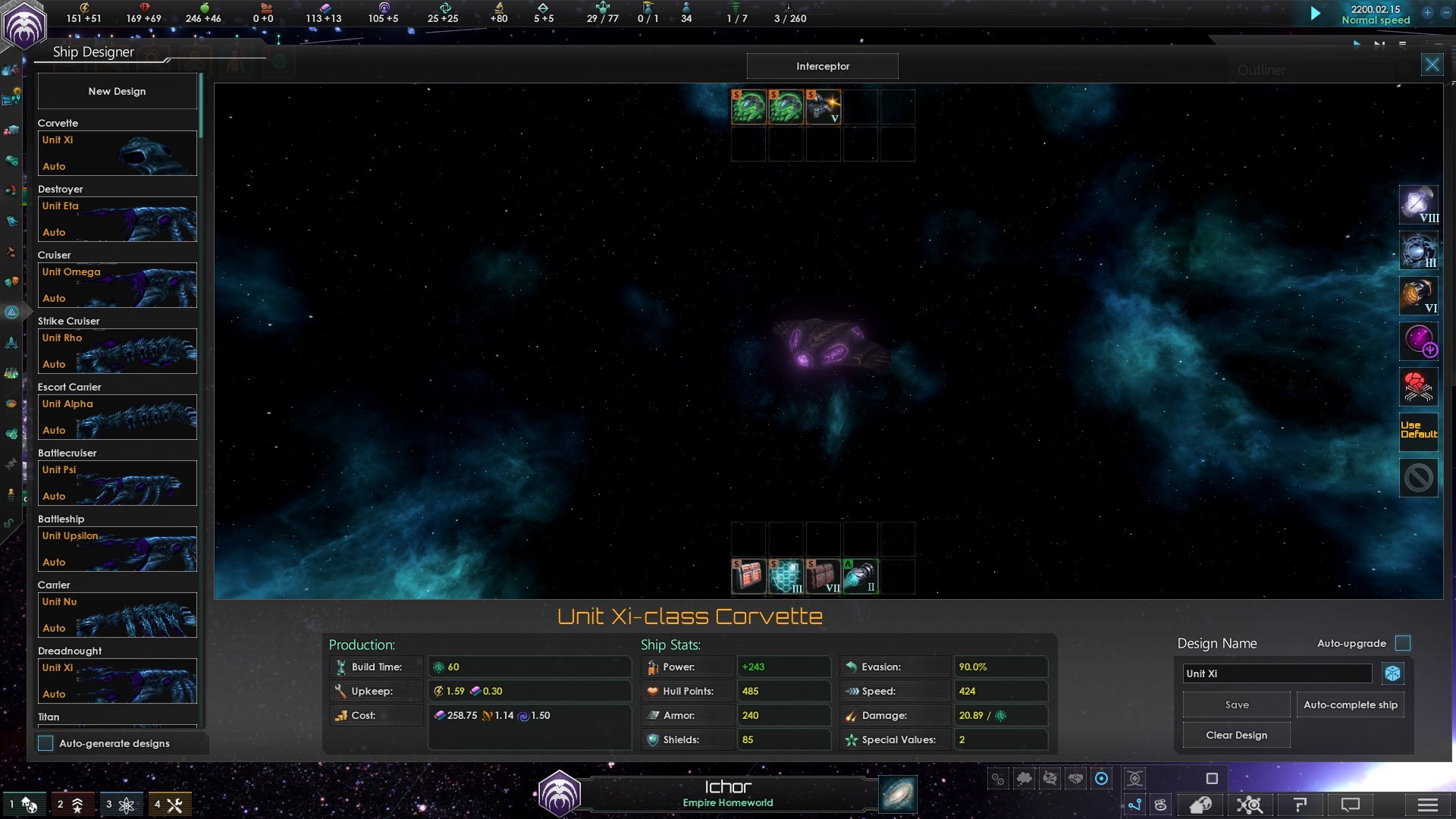Image resolution: width=1456 pixels, height=819 pixels.
Task: Close the Ship Designer window
Action: point(1432,65)
